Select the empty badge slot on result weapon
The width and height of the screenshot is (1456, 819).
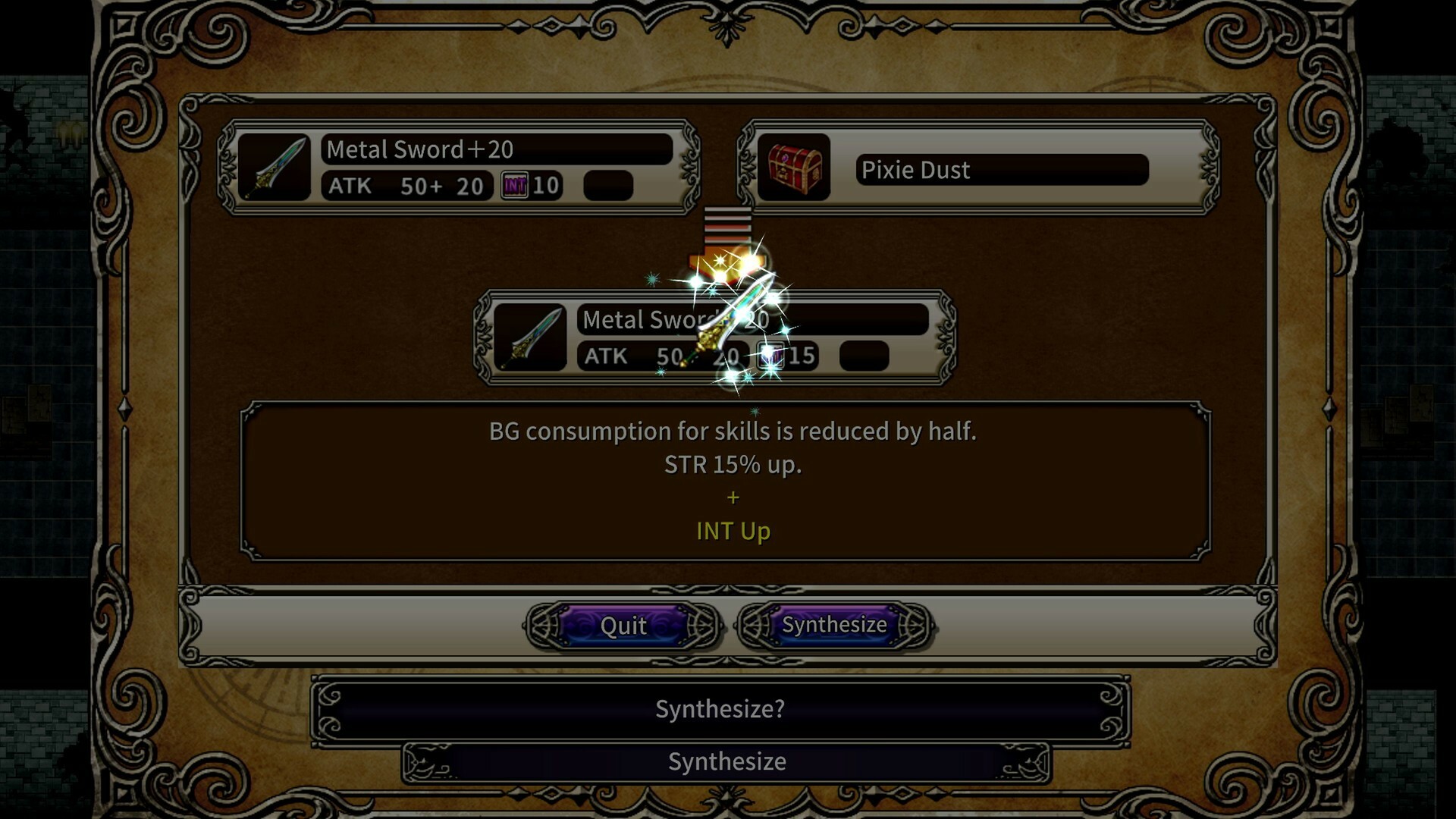pyautogui.click(x=864, y=355)
